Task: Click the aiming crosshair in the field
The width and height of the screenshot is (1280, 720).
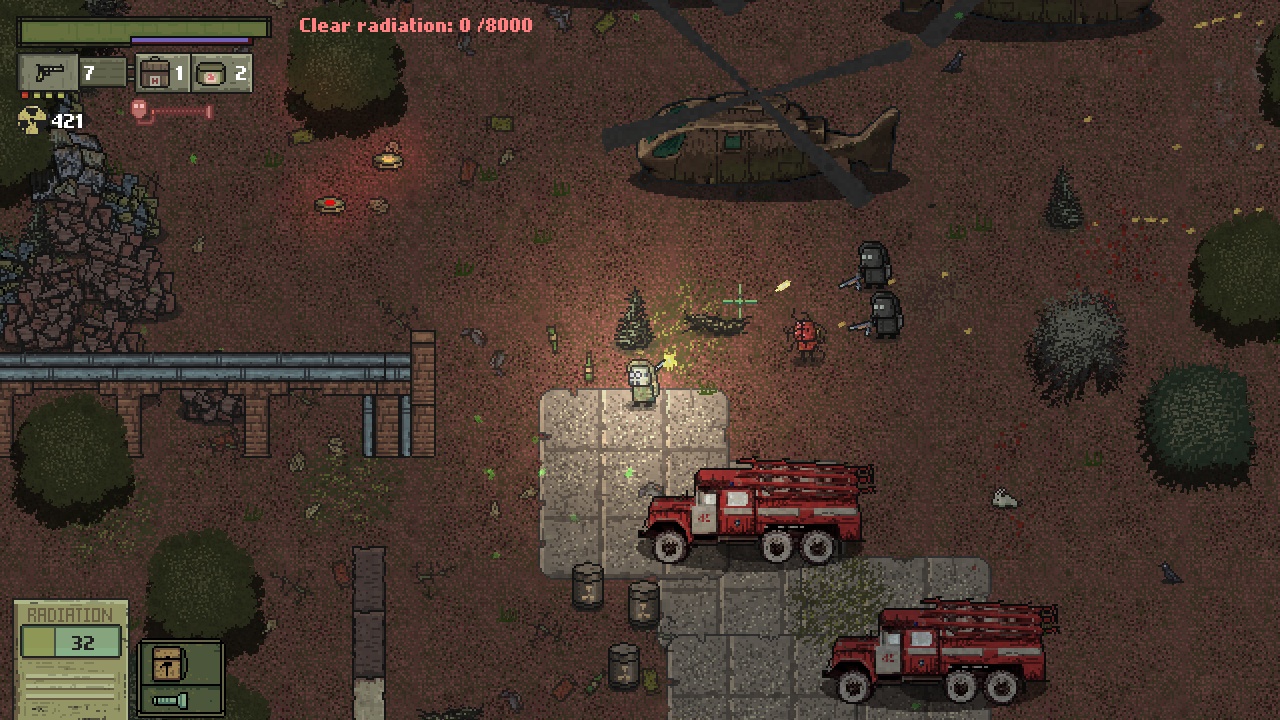Action: tap(740, 300)
